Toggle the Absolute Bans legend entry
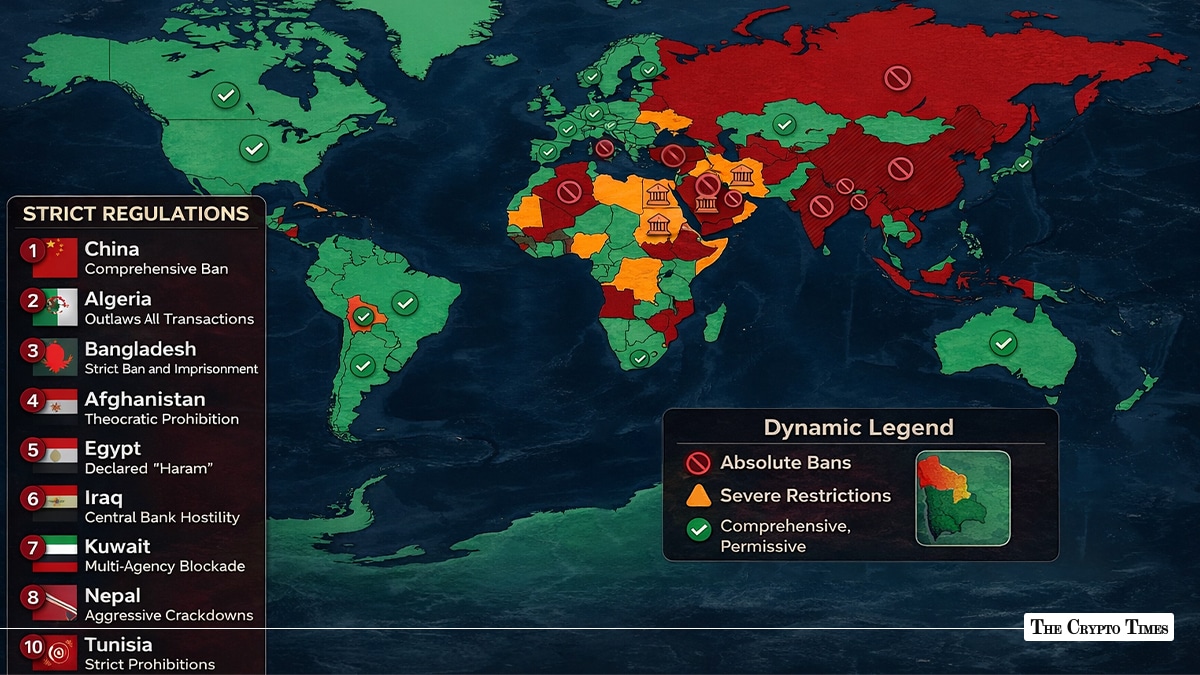Screen dimensions: 1200x675 pos(769,463)
